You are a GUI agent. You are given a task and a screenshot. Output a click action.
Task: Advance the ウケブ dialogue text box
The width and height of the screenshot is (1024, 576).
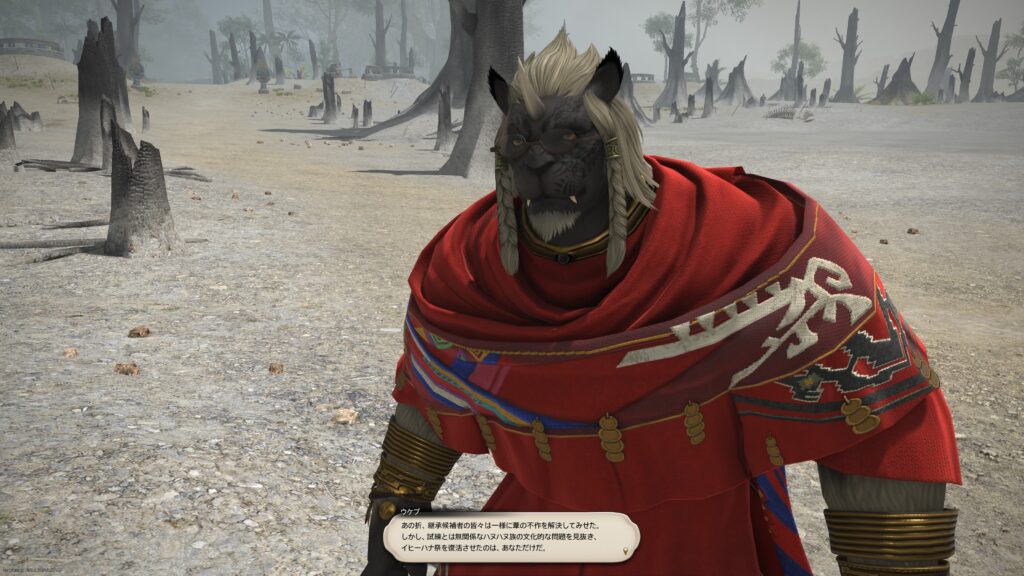510,537
